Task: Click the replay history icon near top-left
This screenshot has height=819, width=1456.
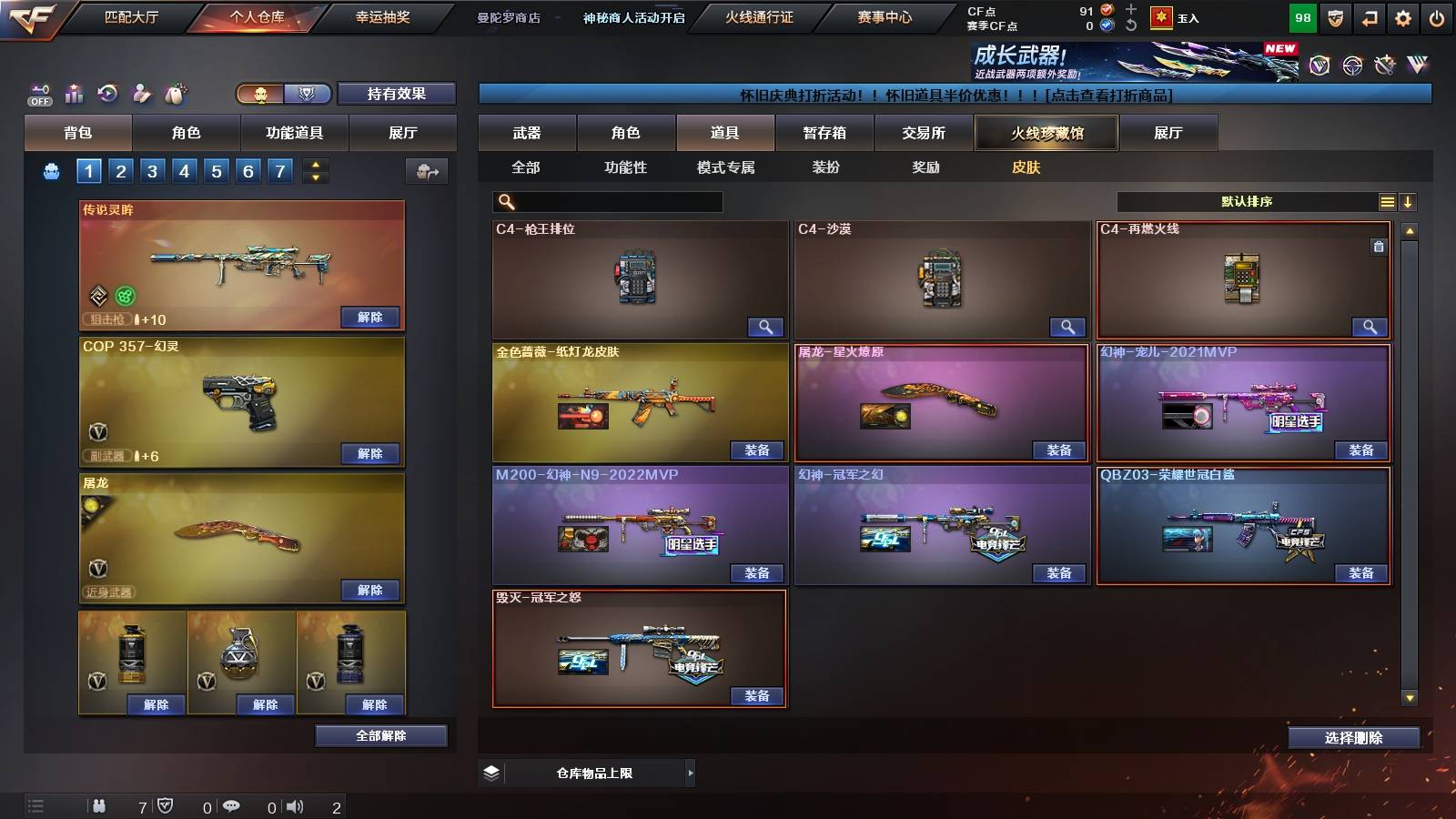Action: pyautogui.click(x=106, y=94)
